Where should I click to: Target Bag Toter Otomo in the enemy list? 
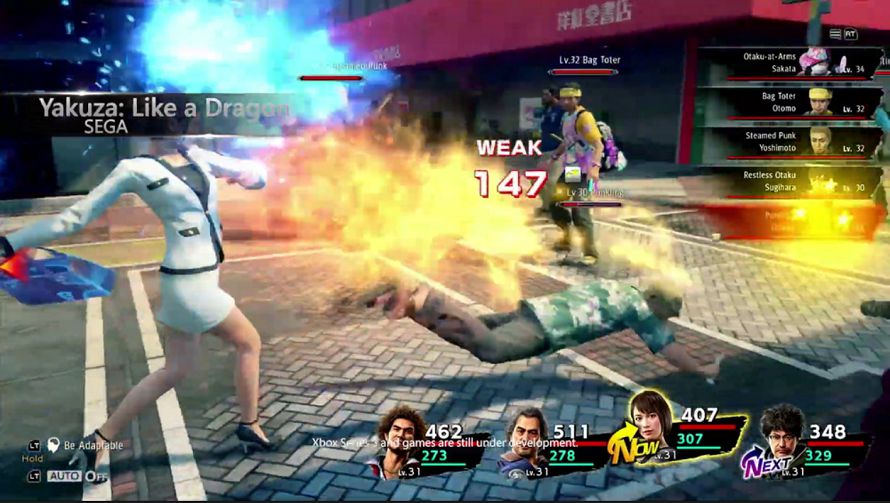790,101
